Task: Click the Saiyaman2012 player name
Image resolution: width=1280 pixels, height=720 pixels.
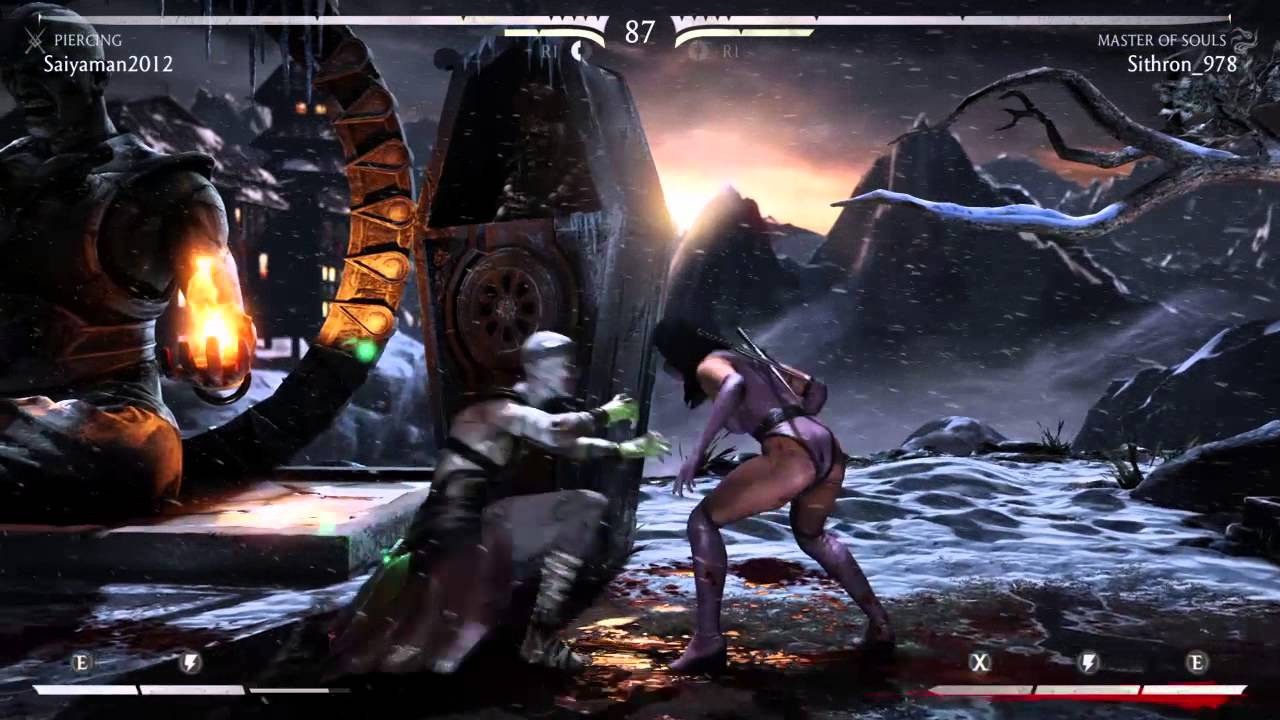Action: (106, 64)
